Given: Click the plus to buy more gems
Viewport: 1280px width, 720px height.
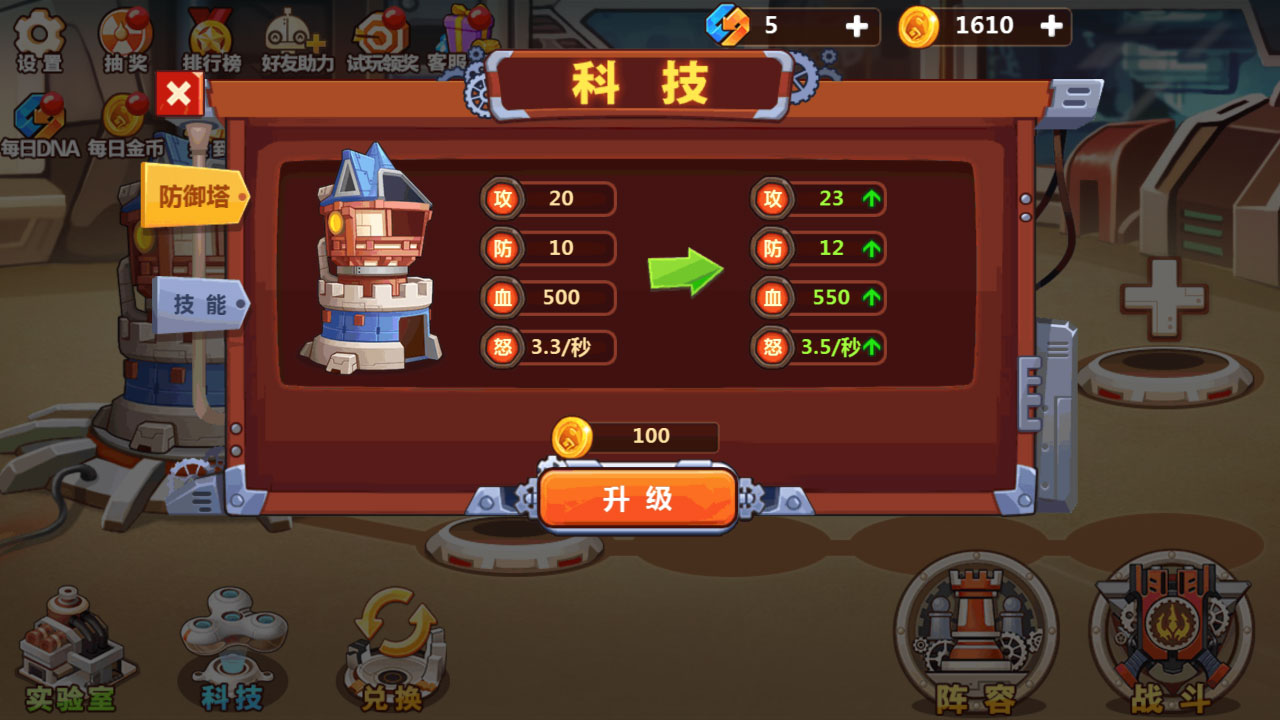Looking at the screenshot, I should pos(858,26).
